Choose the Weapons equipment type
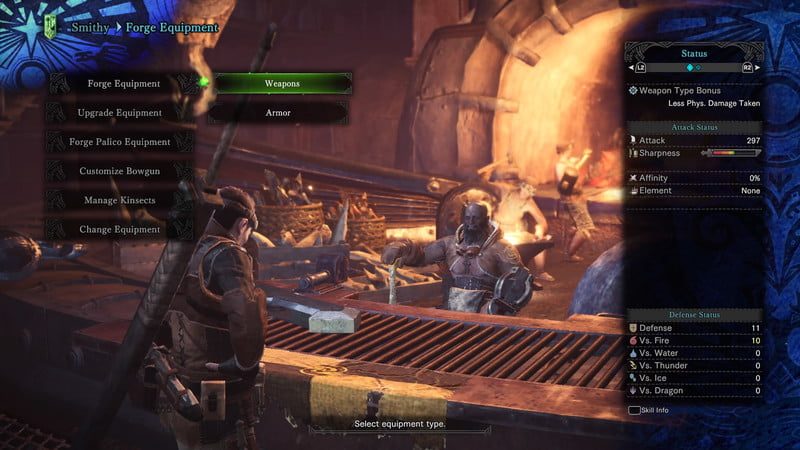 click(281, 84)
